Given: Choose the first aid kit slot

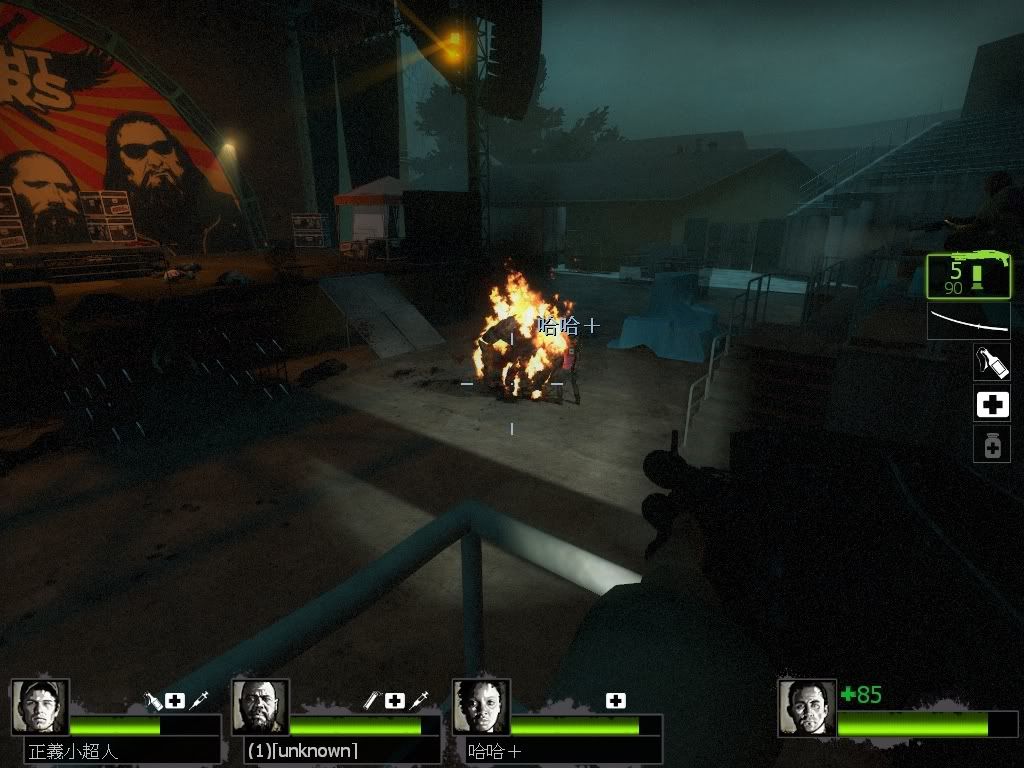Looking at the screenshot, I should click(x=991, y=404).
